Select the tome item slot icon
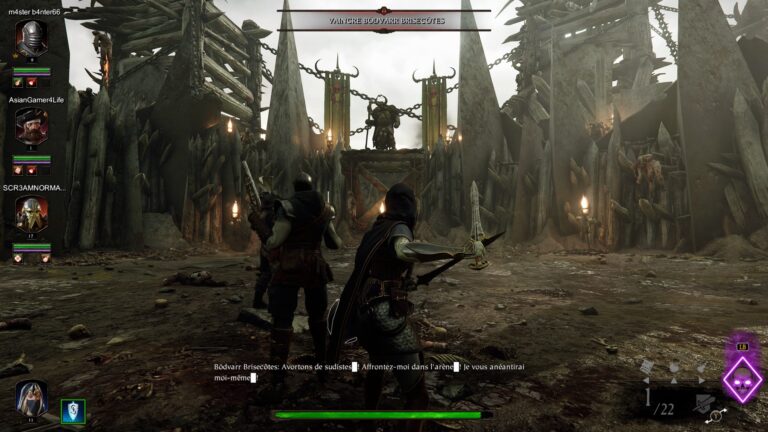The image size is (768, 432). pos(647,367)
